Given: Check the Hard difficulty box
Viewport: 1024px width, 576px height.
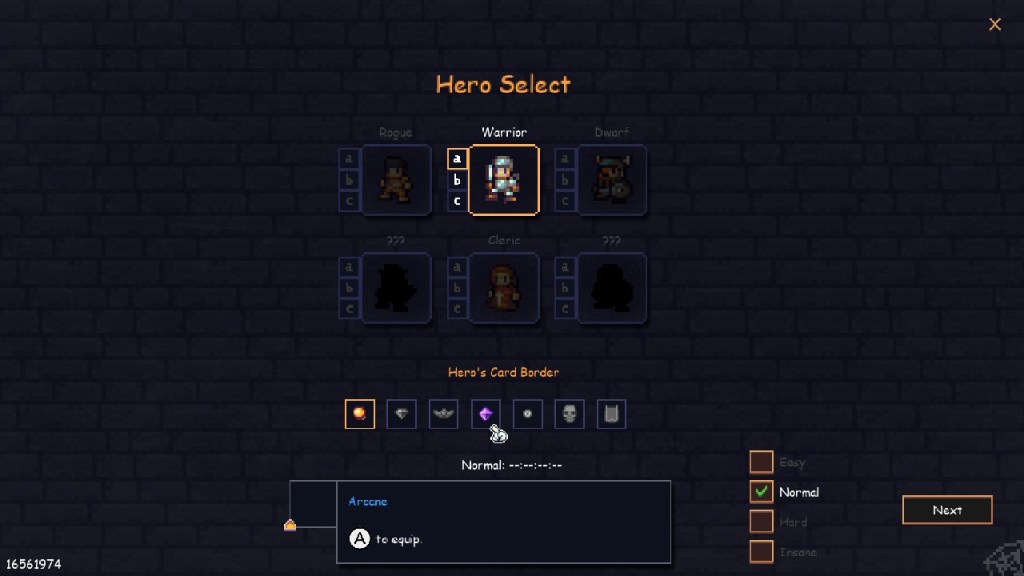Looking at the screenshot, I should 761,522.
